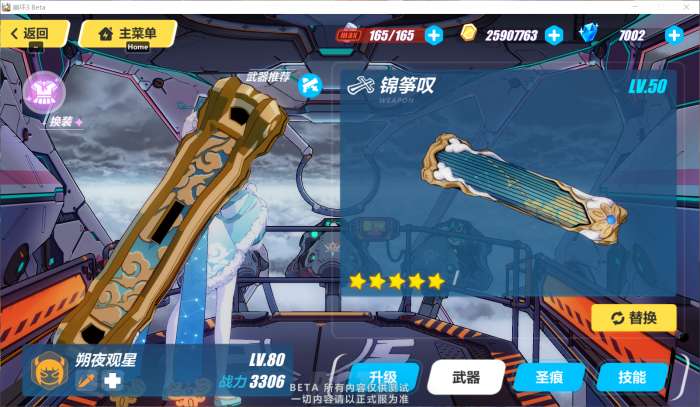Select the 武器 weapon tab

(466, 377)
